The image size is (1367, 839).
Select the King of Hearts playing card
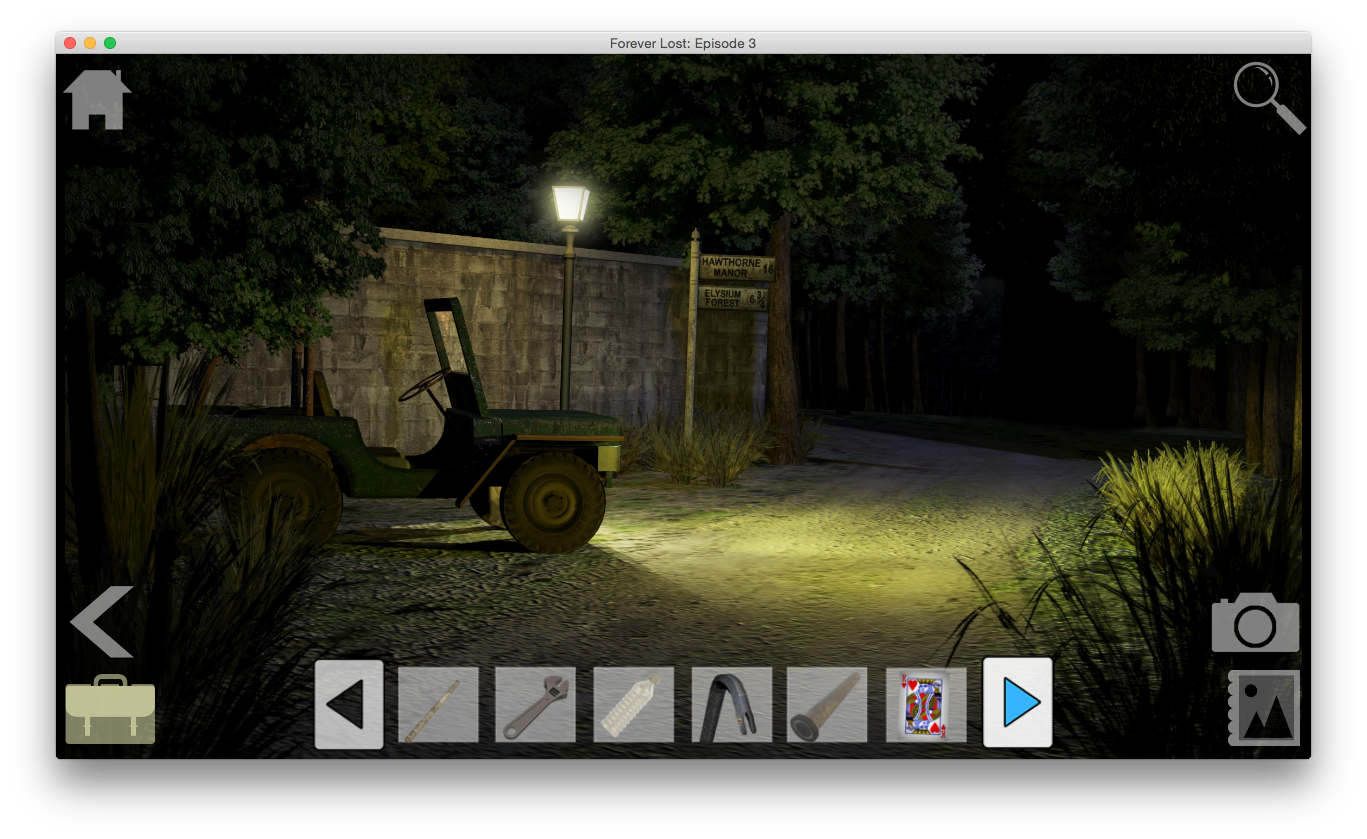click(x=925, y=705)
